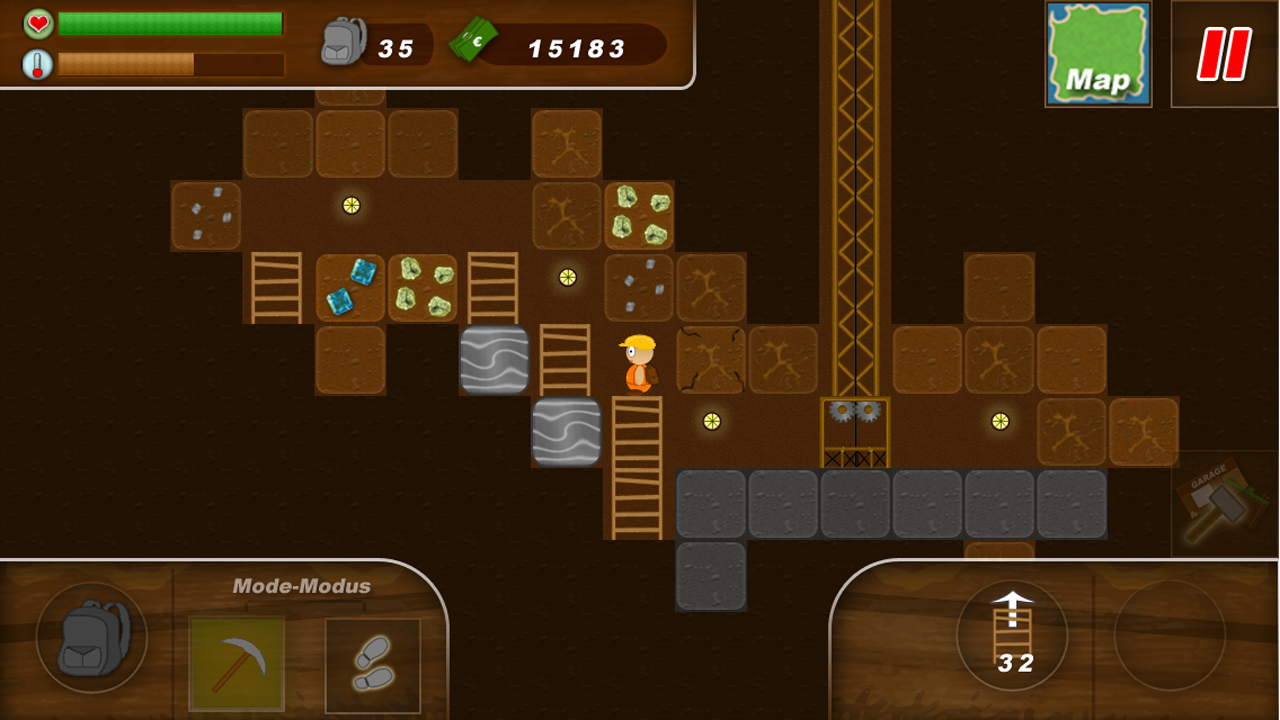Place a ladder using ladder button
Image resolution: width=1280 pixels, height=720 pixels.
(x=1012, y=634)
